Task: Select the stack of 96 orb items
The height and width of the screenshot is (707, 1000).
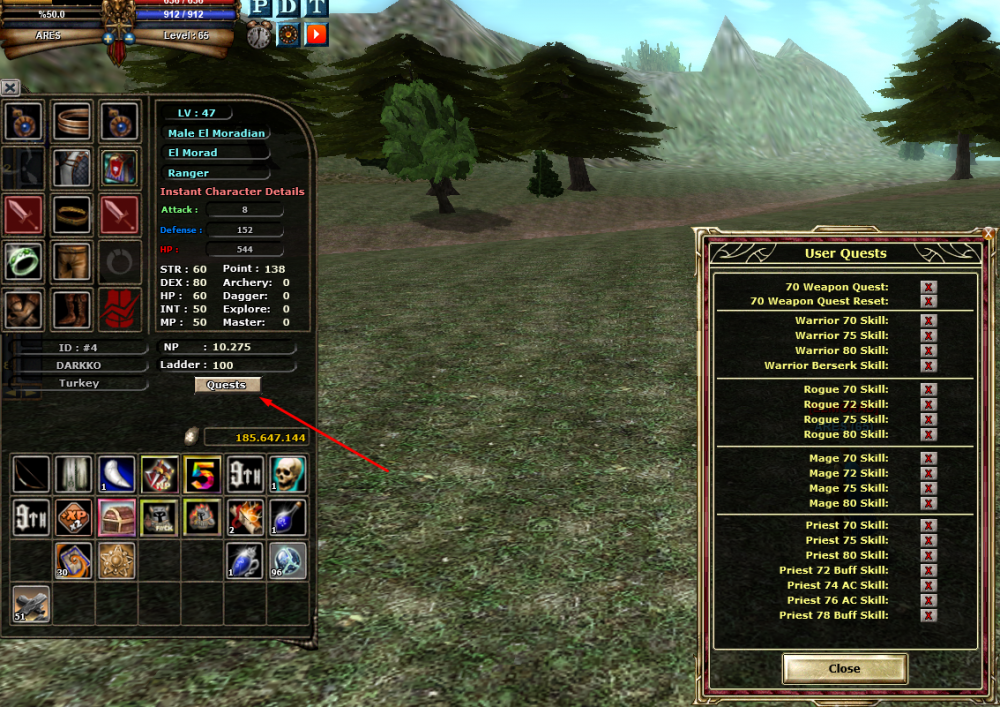Action: (x=287, y=560)
